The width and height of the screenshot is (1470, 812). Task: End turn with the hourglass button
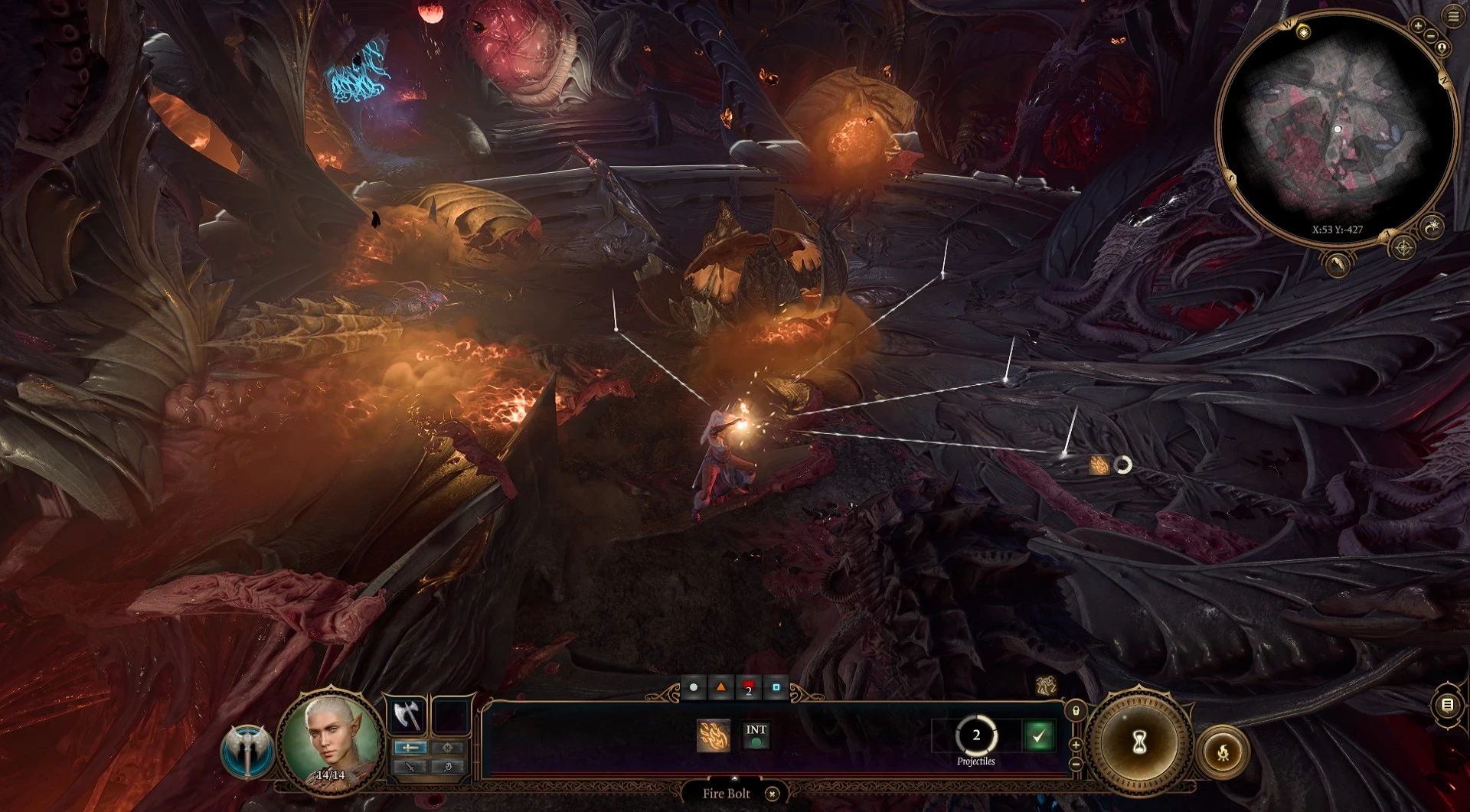click(x=1139, y=742)
